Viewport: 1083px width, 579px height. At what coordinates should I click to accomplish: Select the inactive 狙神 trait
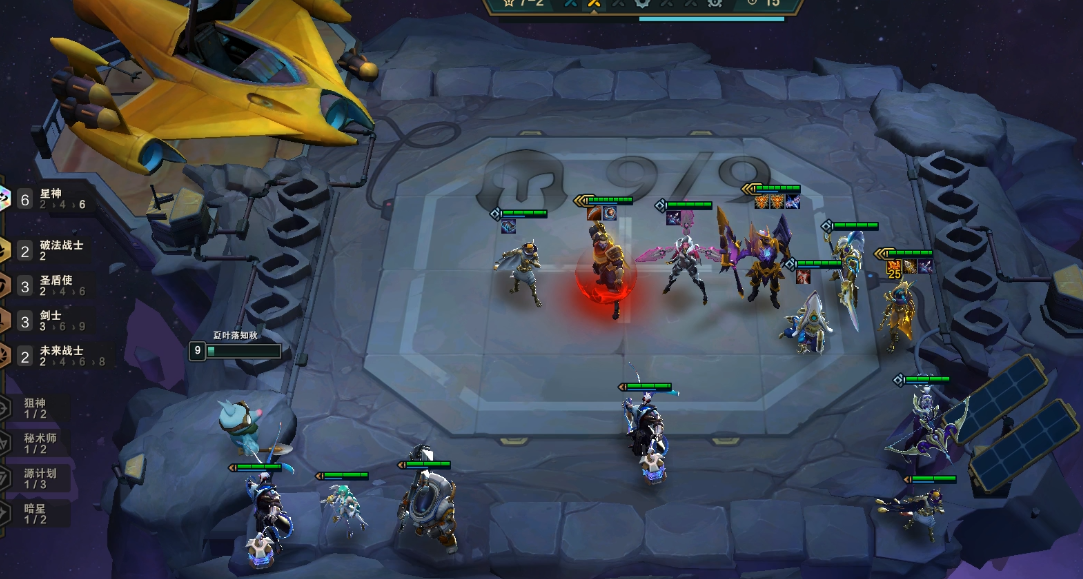pos(35,407)
